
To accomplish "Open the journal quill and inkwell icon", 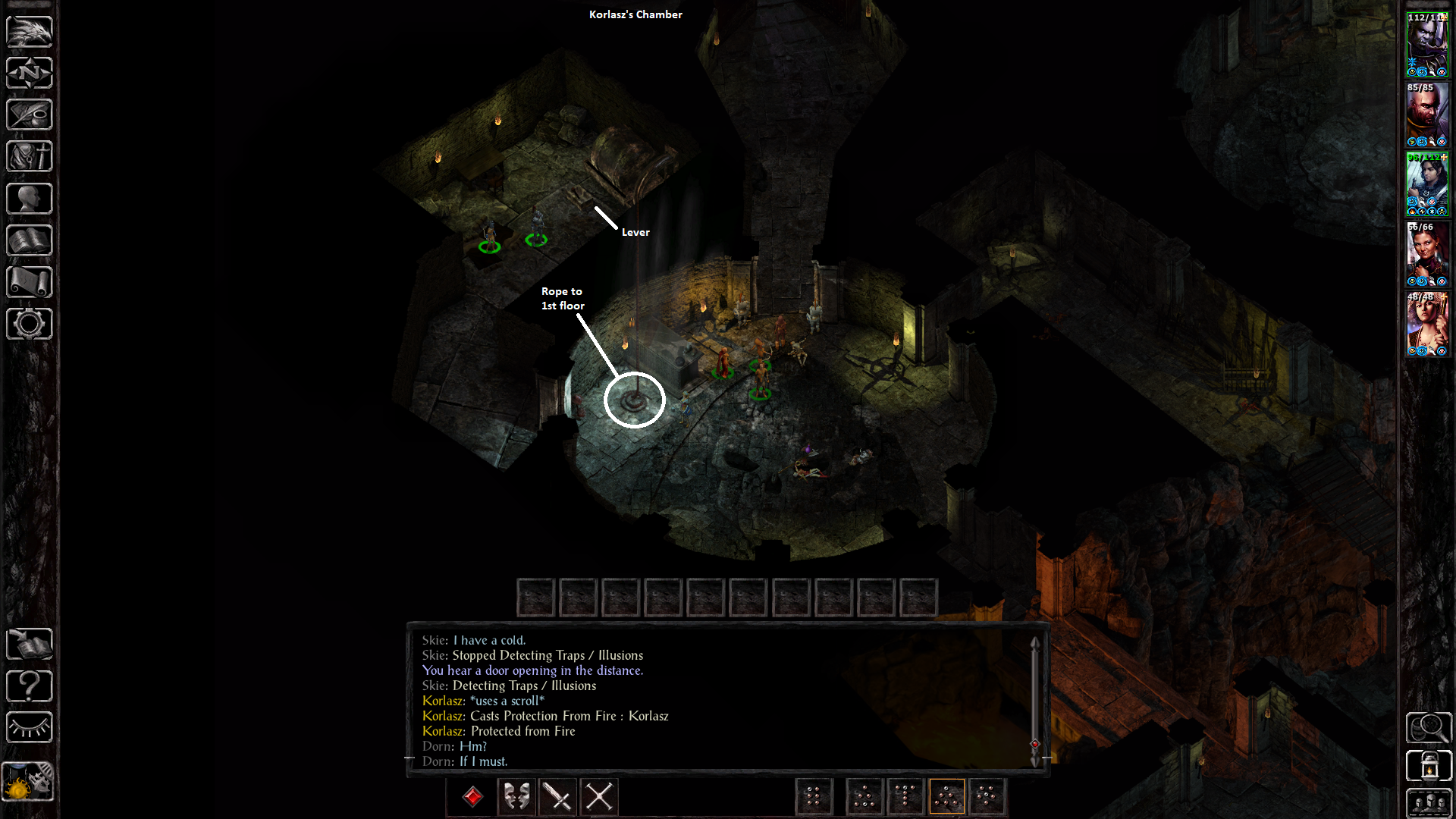I will click(30, 115).
